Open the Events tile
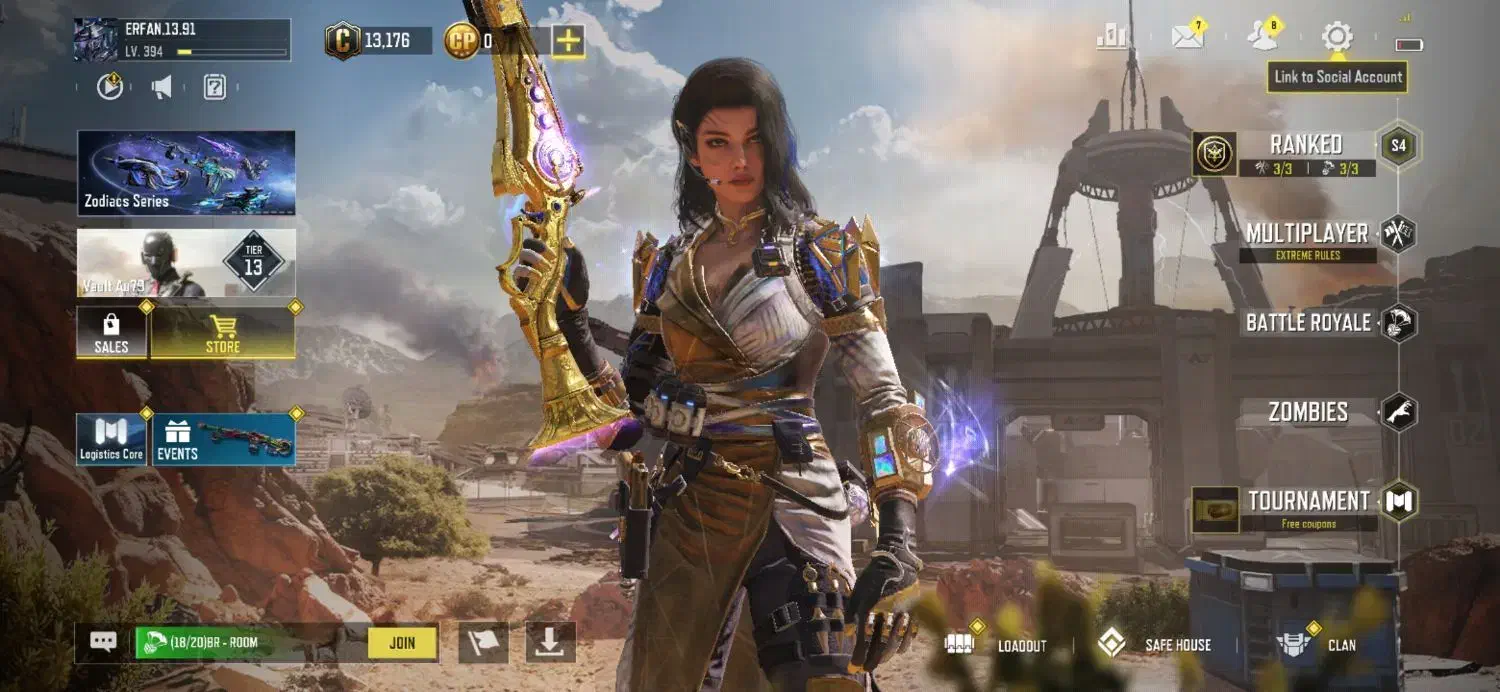 click(222, 439)
